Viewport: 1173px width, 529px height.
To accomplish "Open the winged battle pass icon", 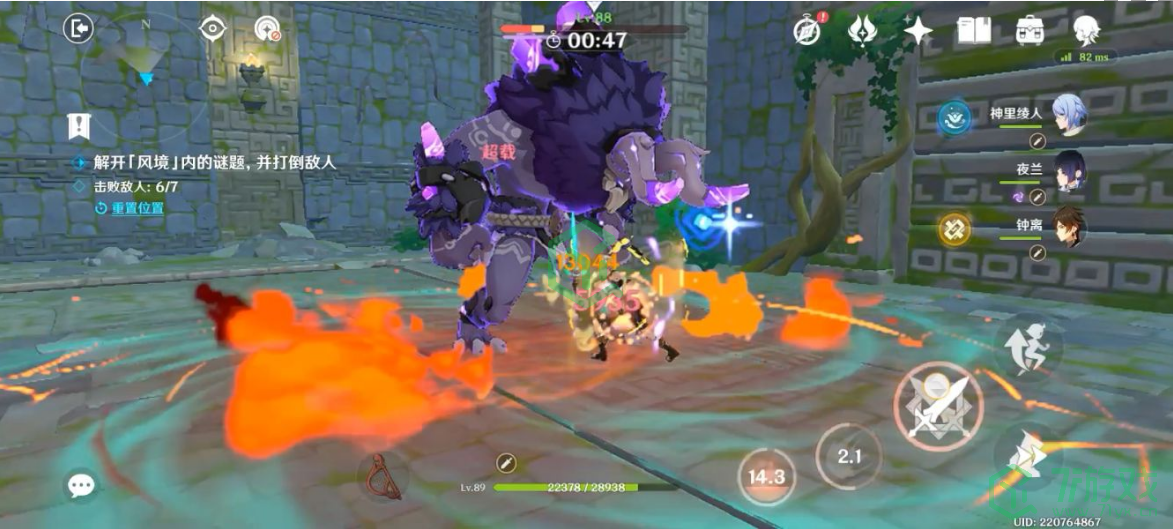I will tap(862, 29).
